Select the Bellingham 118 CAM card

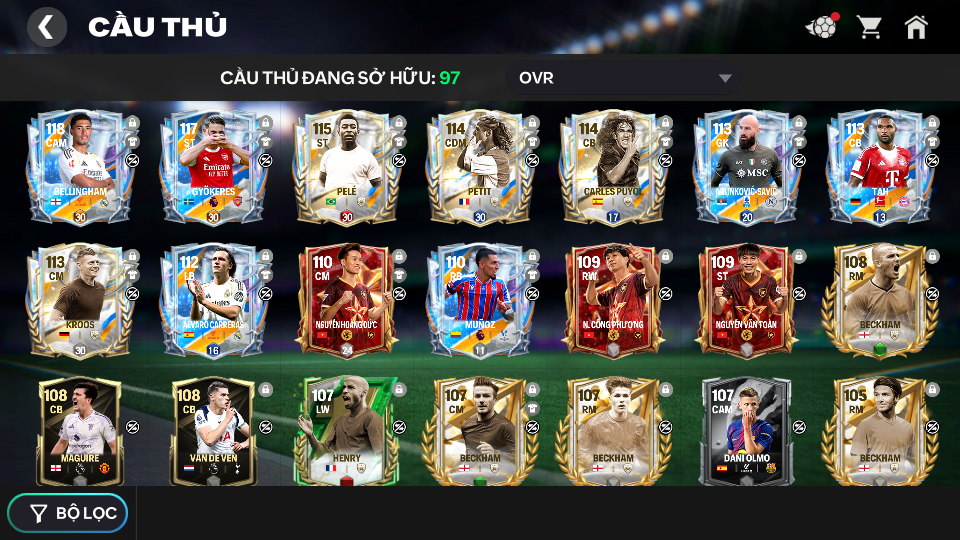76,168
